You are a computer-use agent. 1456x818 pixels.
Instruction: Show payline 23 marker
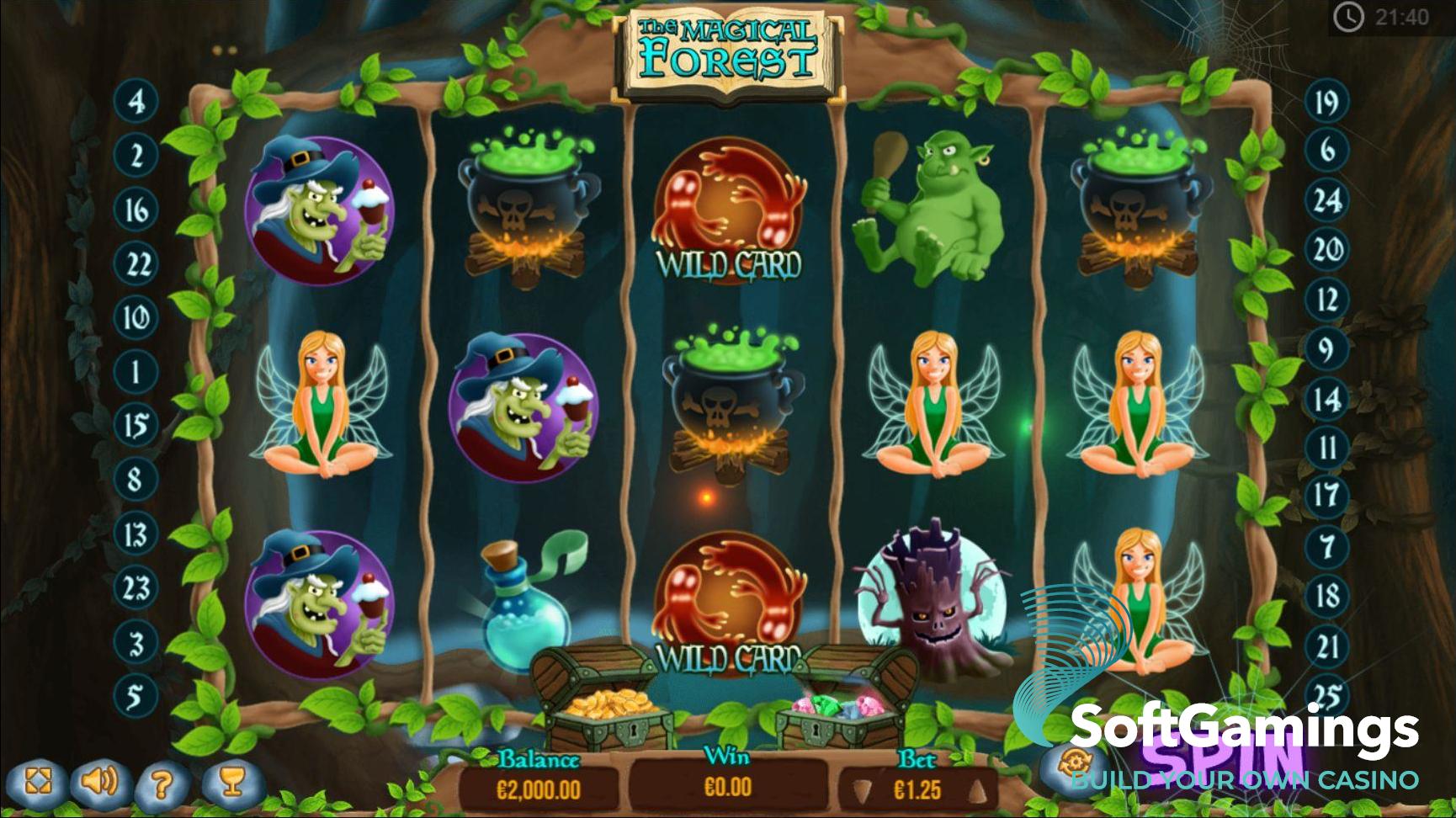tap(136, 588)
